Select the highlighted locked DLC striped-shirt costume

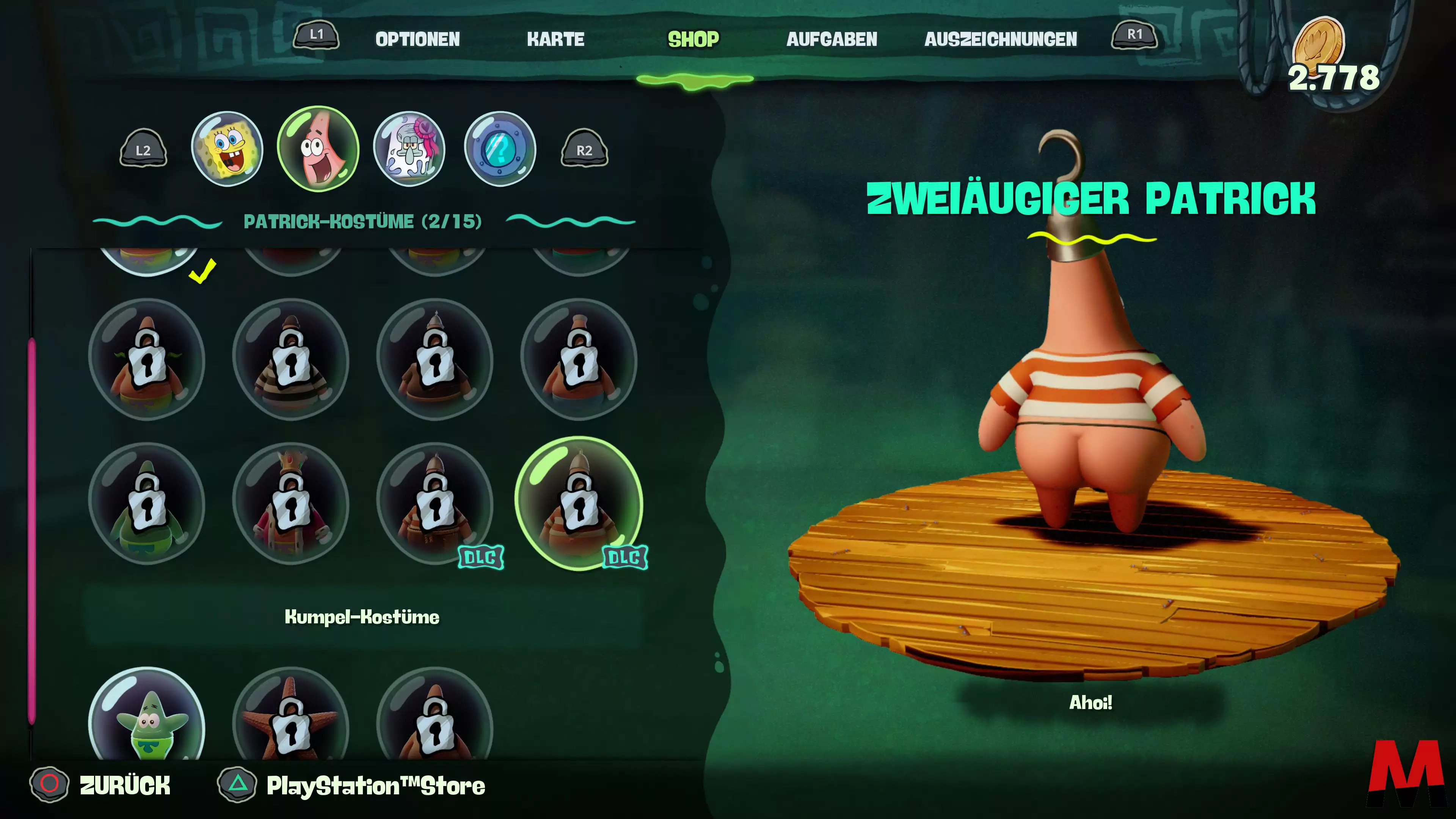[x=579, y=504]
